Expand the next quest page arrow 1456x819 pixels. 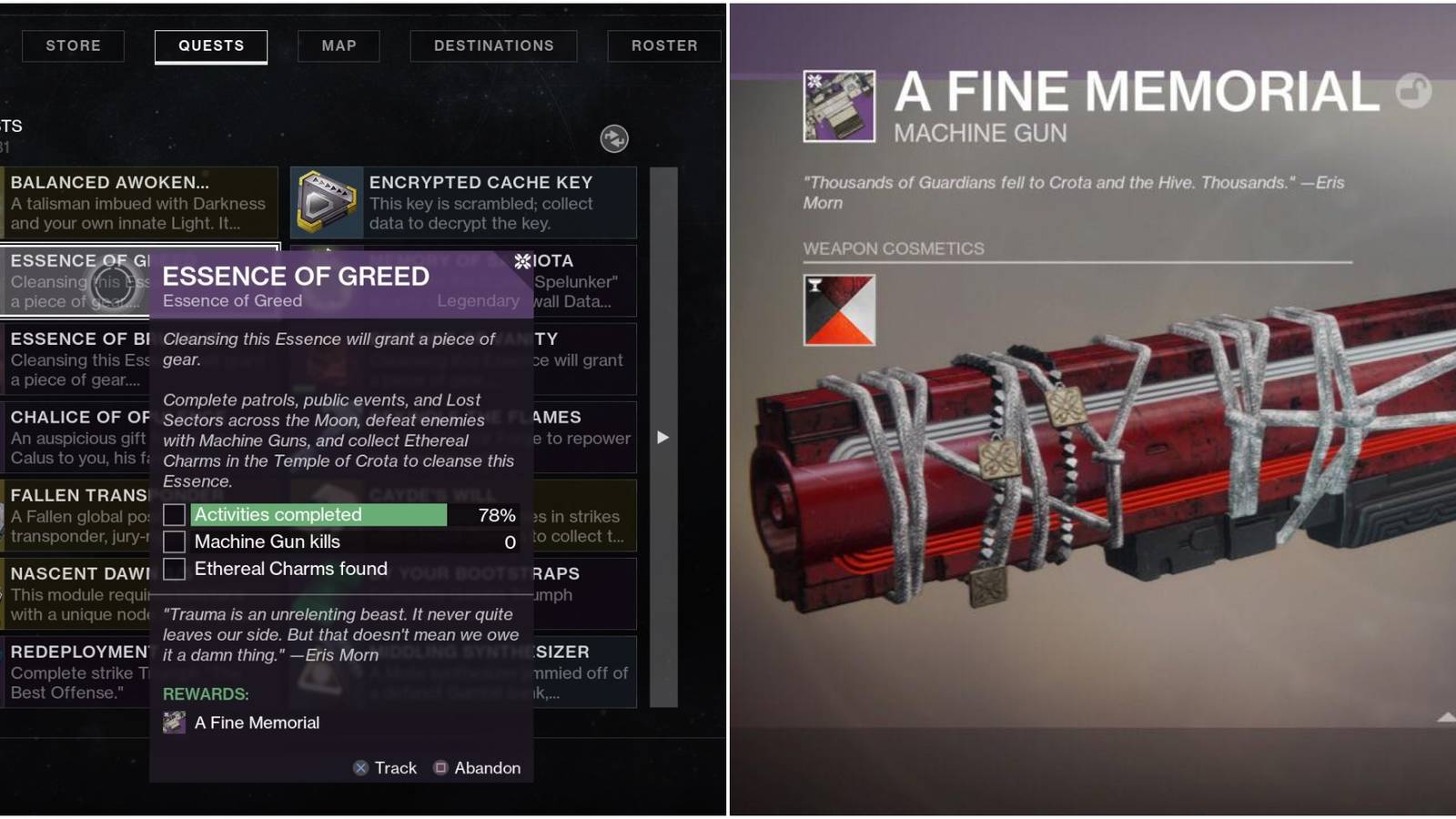[662, 438]
